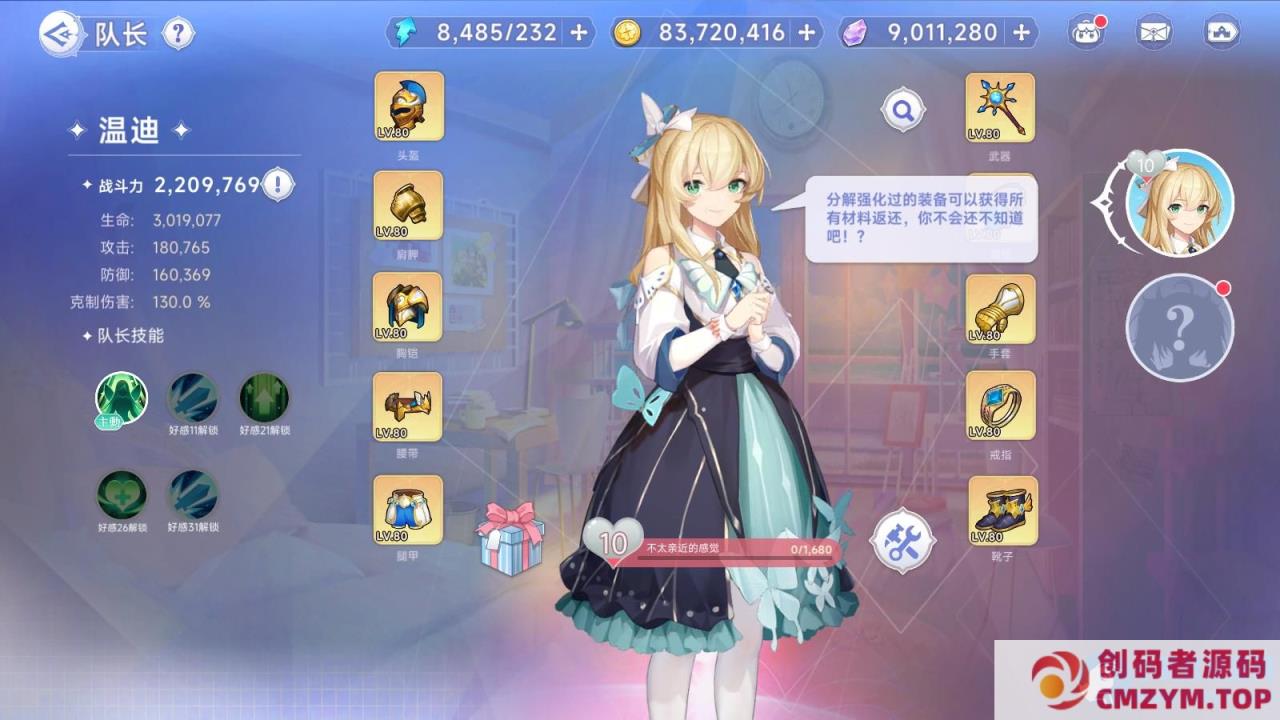Open the 戒指 ring equipment slot
Image resolution: width=1280 pixels, height=720 pixels.
[x=1001, y=408]
